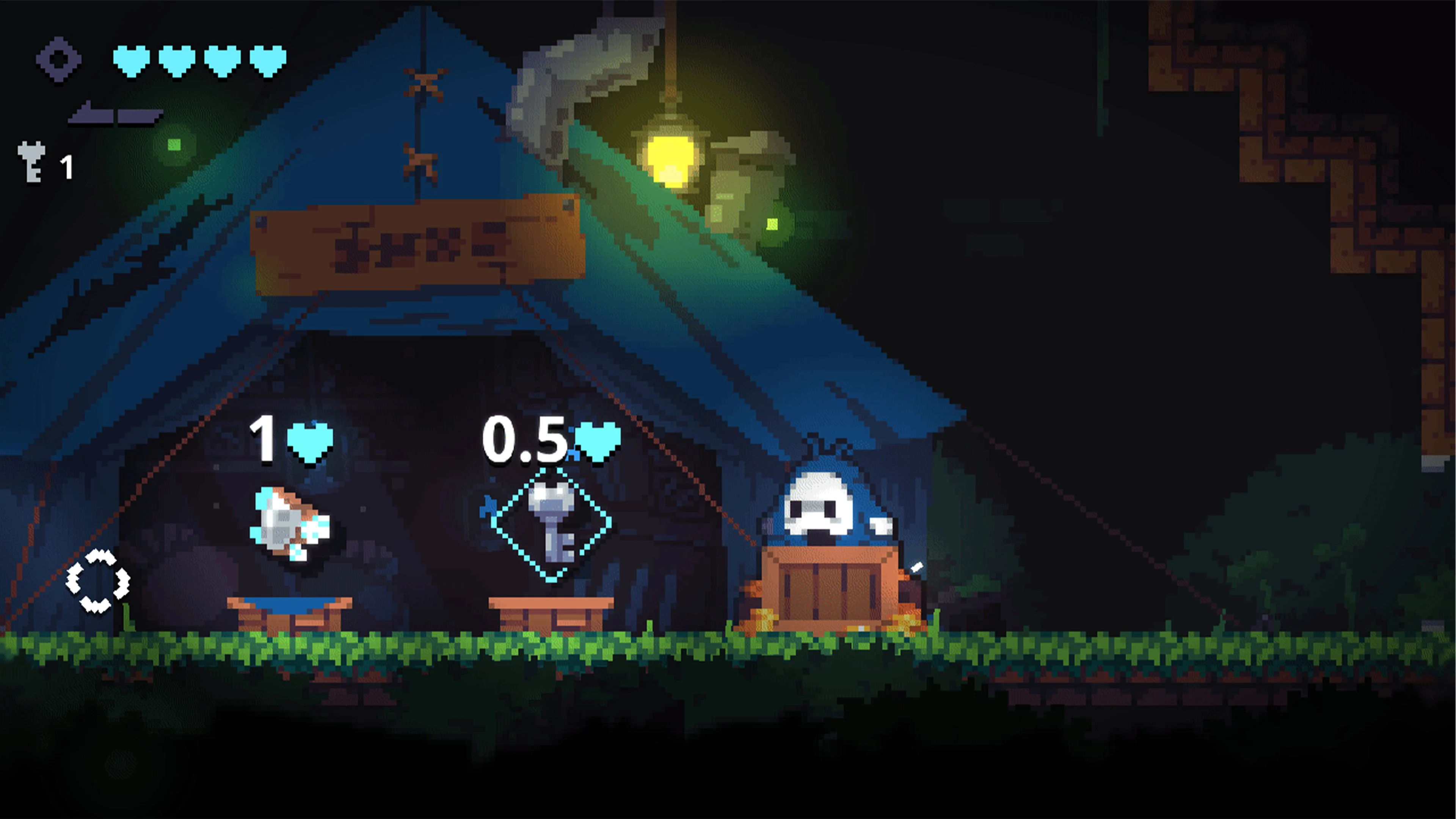Click the circular dashed ring marker near the ground

click(99, 579)
